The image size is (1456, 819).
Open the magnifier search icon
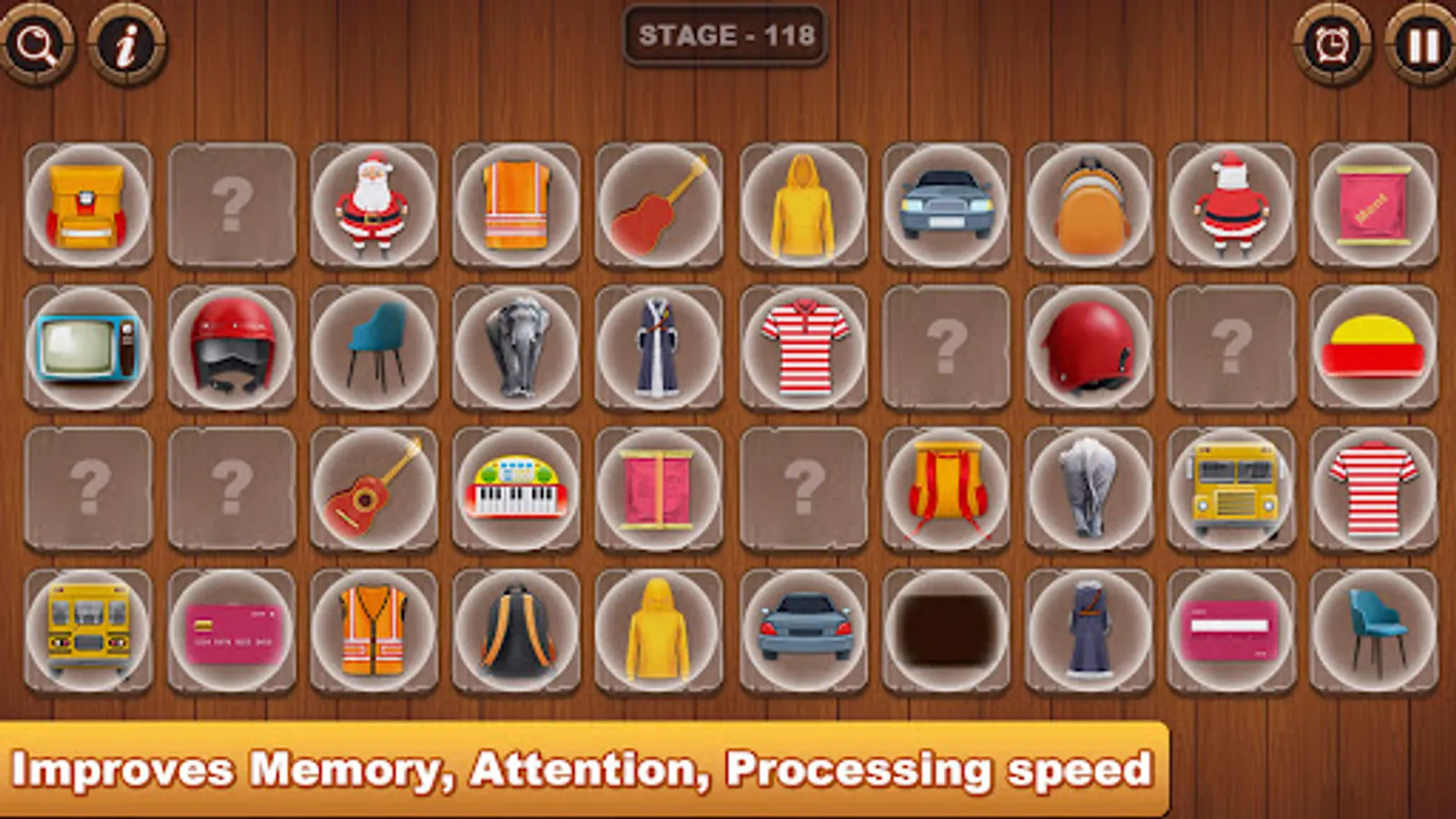point(36,44)
